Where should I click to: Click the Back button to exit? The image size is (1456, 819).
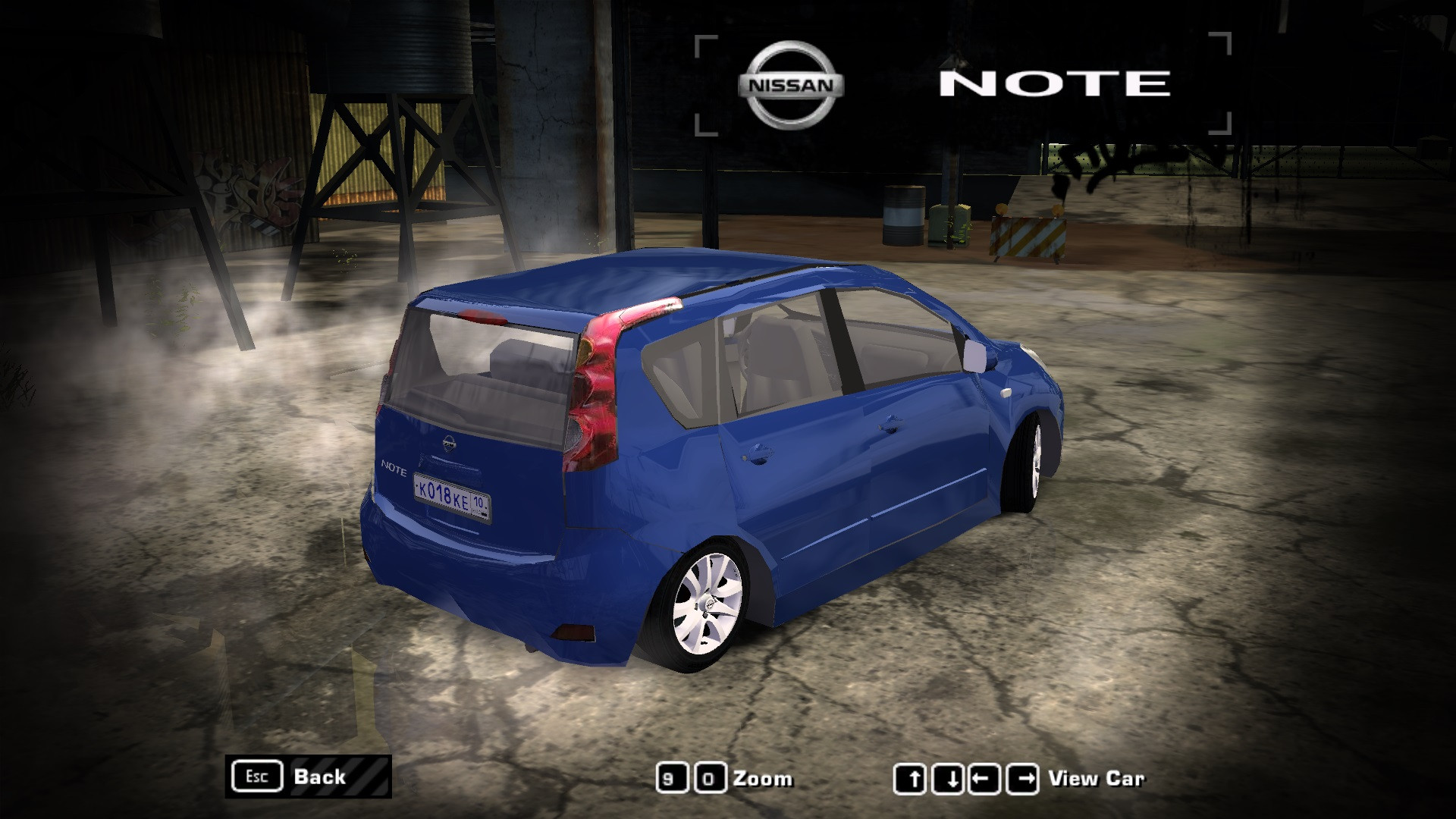[x=318, y=777]
